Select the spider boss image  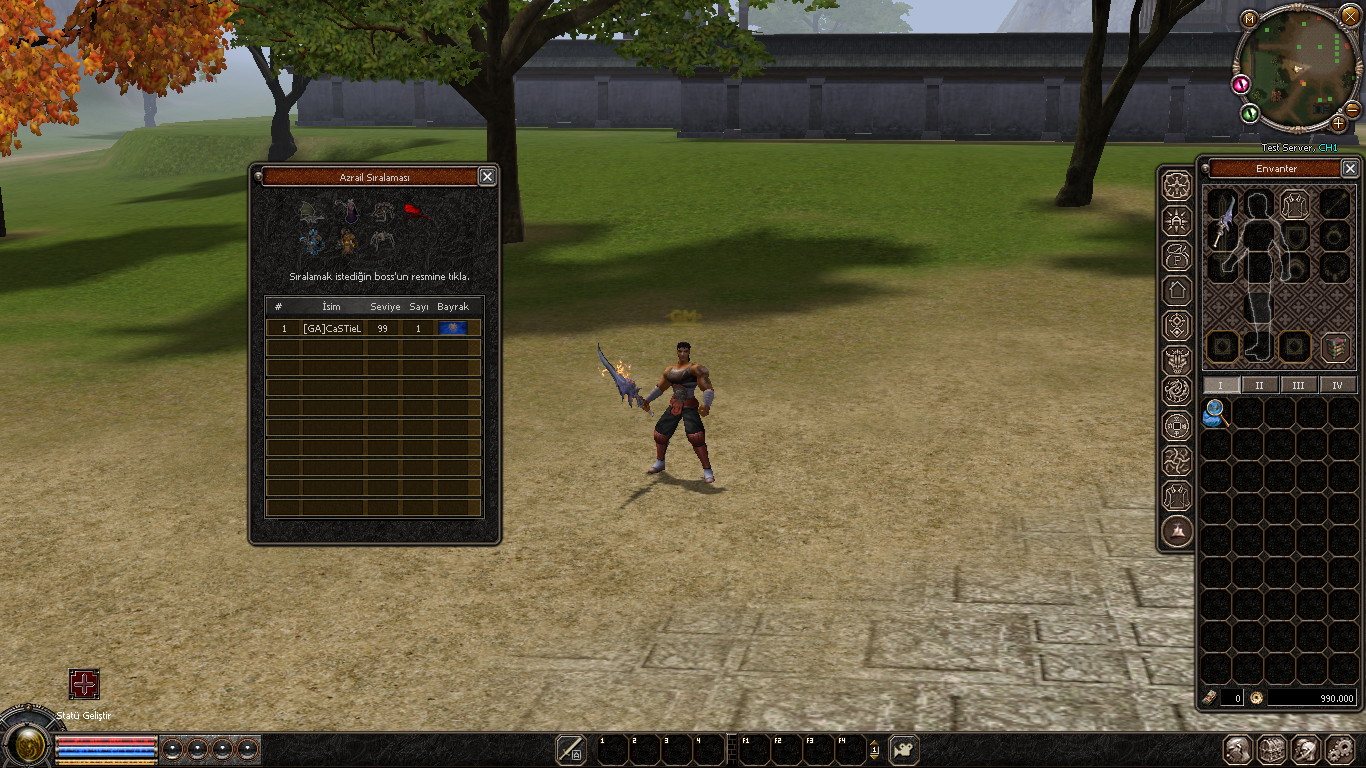pyautogui.click(x=383, y=241)
